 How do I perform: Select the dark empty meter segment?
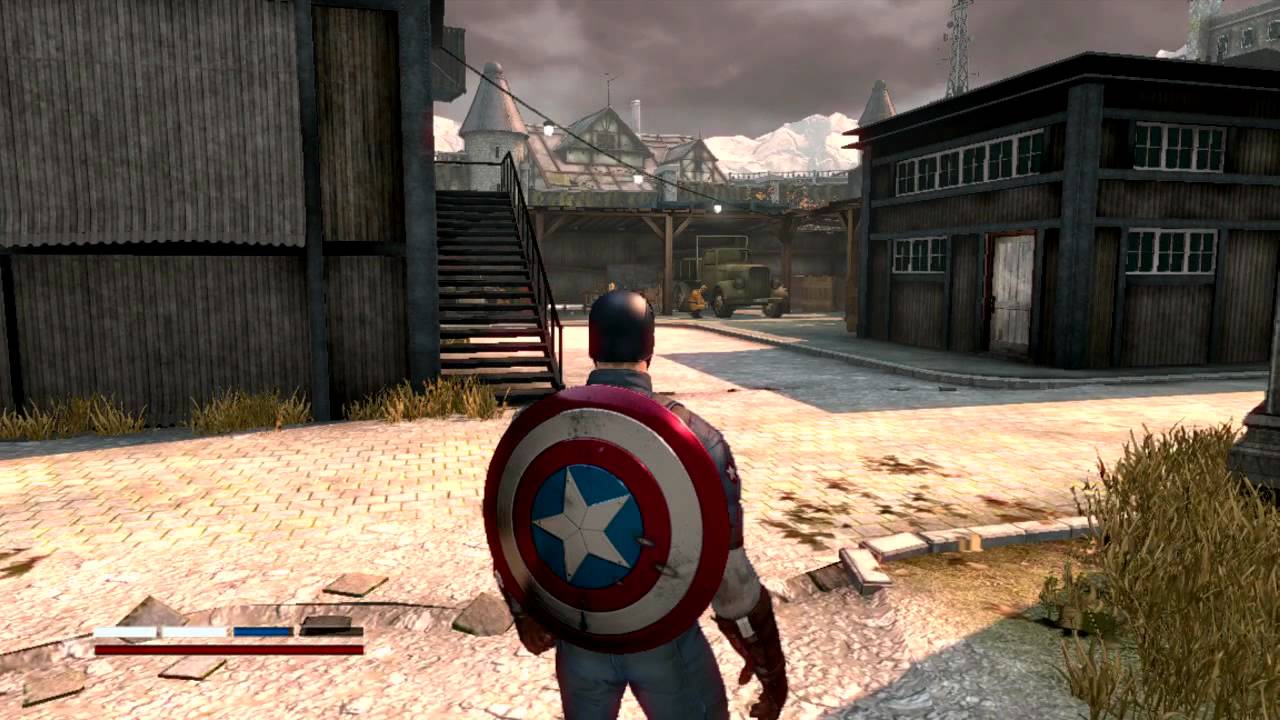(x=325, y=630)
